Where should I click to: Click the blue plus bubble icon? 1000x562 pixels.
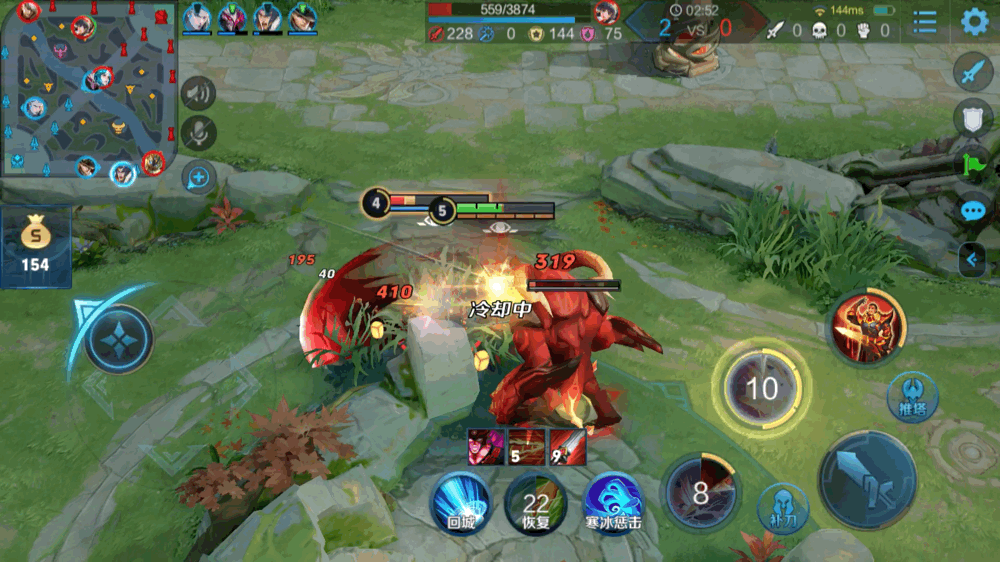[198, 178]
